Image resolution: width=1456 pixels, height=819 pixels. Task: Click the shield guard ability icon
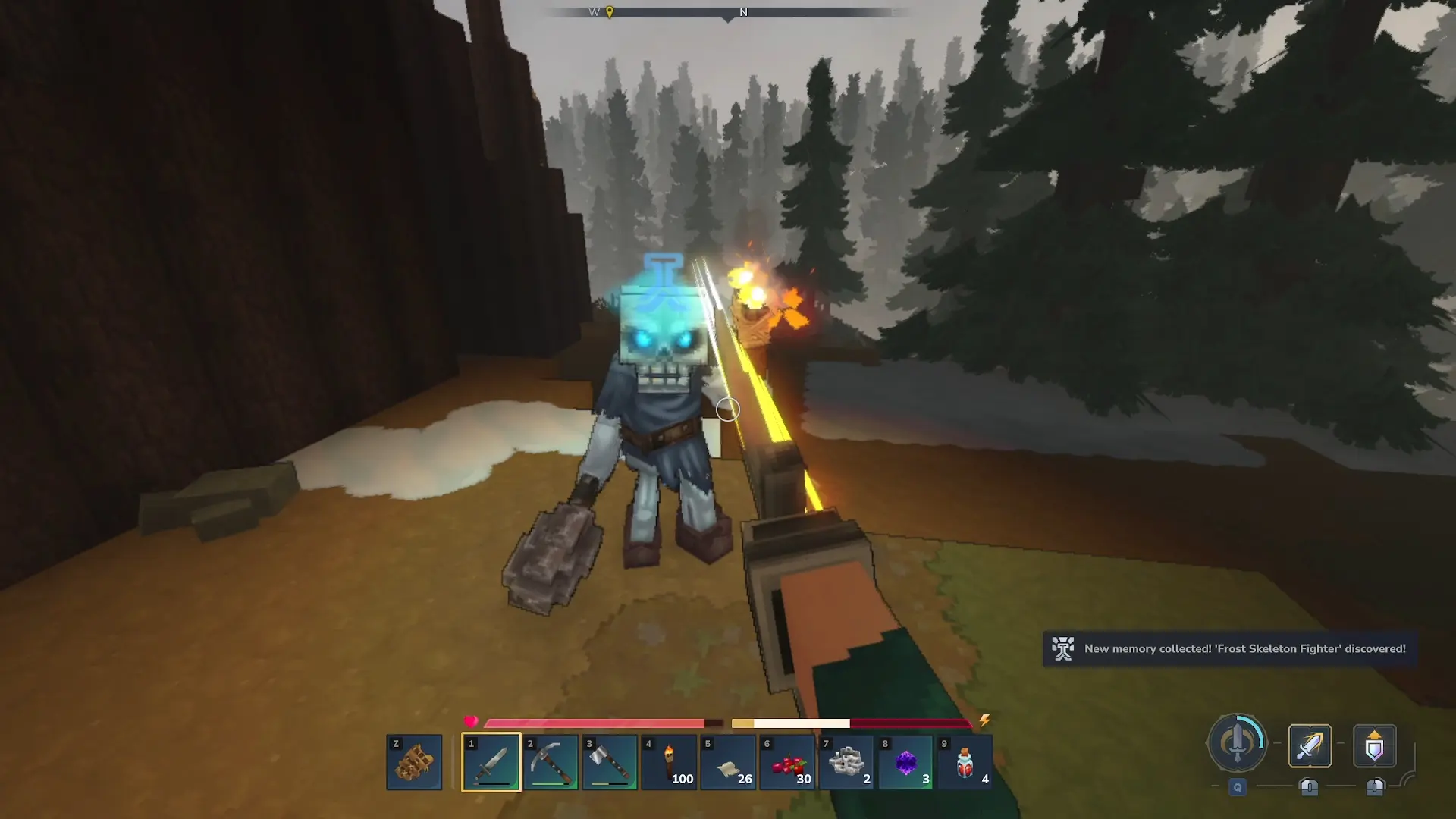tap(1374, 746)
